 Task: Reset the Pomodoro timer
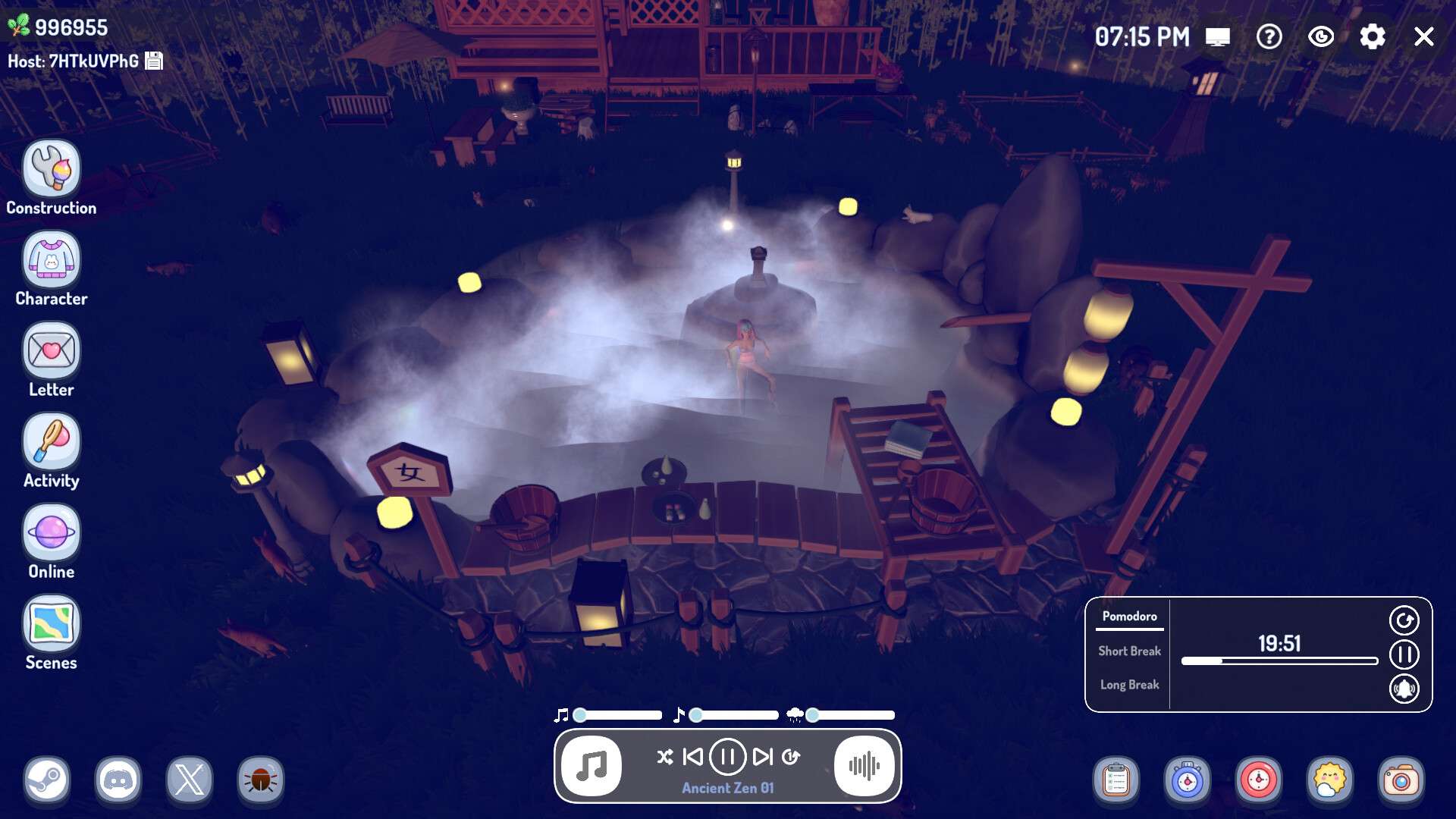1404,620
